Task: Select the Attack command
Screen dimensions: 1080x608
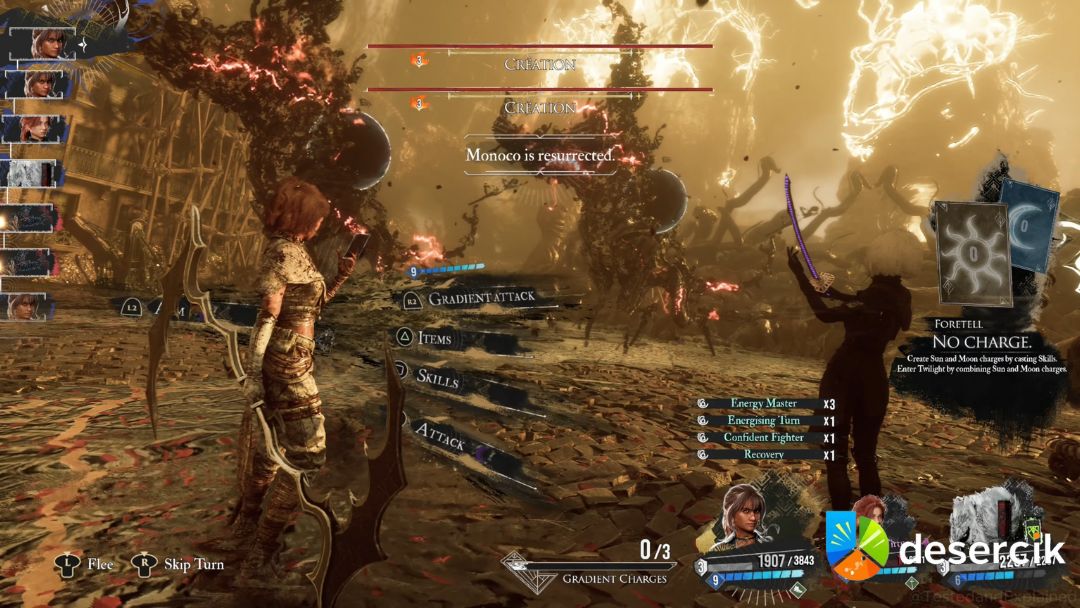Action: pyautogui.click(x=440, y=434)
